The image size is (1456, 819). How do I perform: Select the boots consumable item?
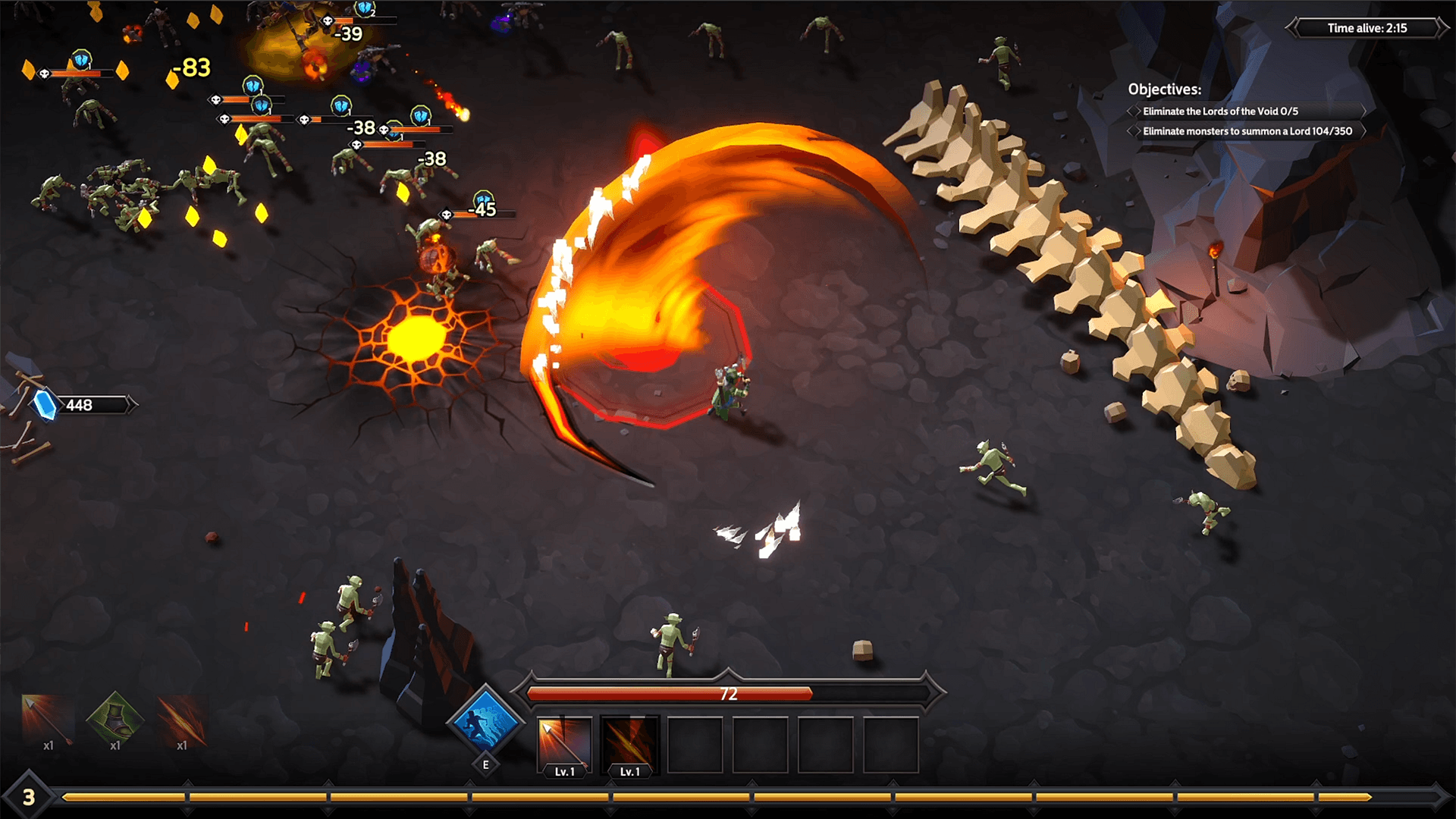[114, 720]
